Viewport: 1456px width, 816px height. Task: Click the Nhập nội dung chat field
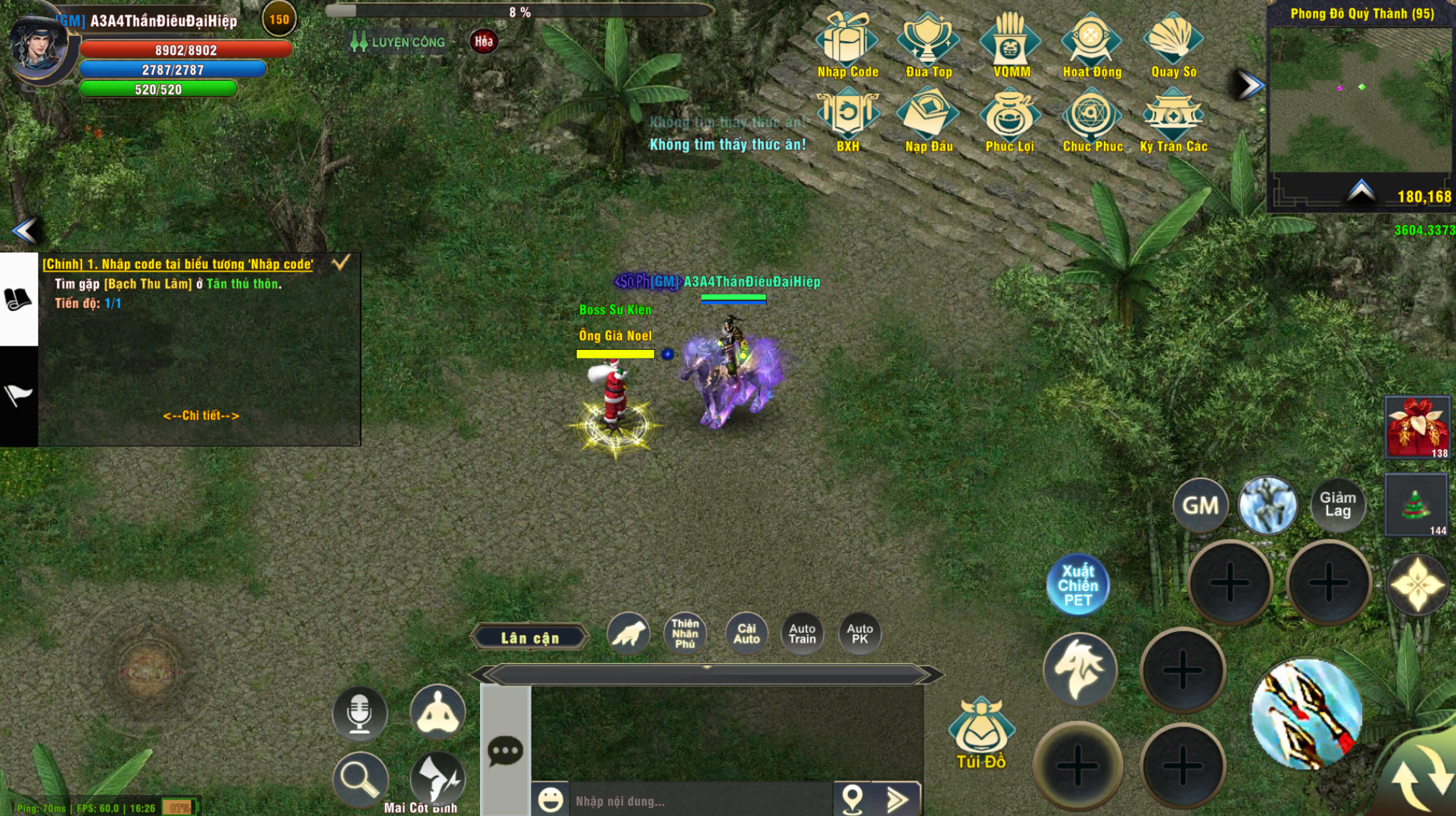point(686,799)
